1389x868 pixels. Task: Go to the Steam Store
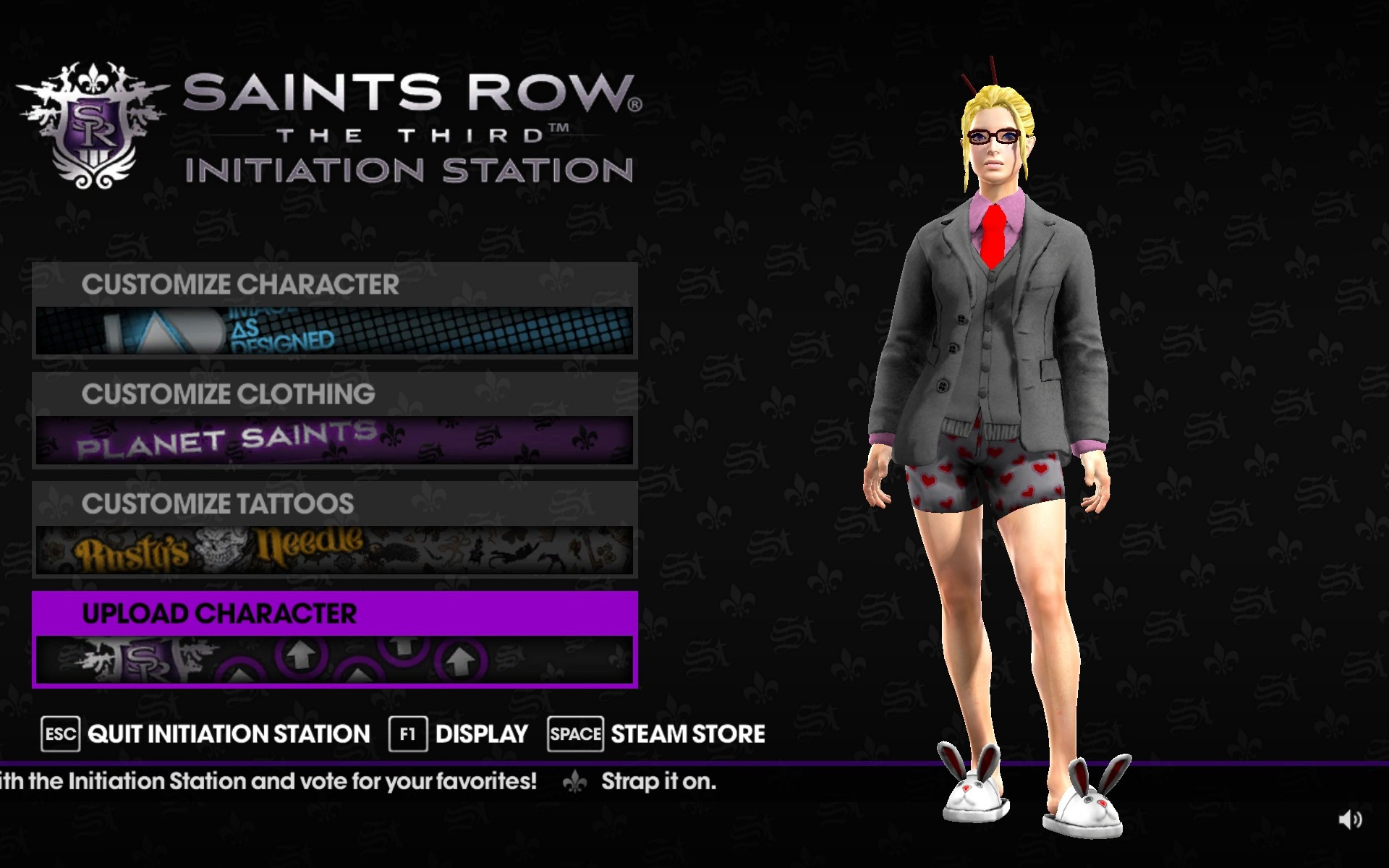(656, 734)
